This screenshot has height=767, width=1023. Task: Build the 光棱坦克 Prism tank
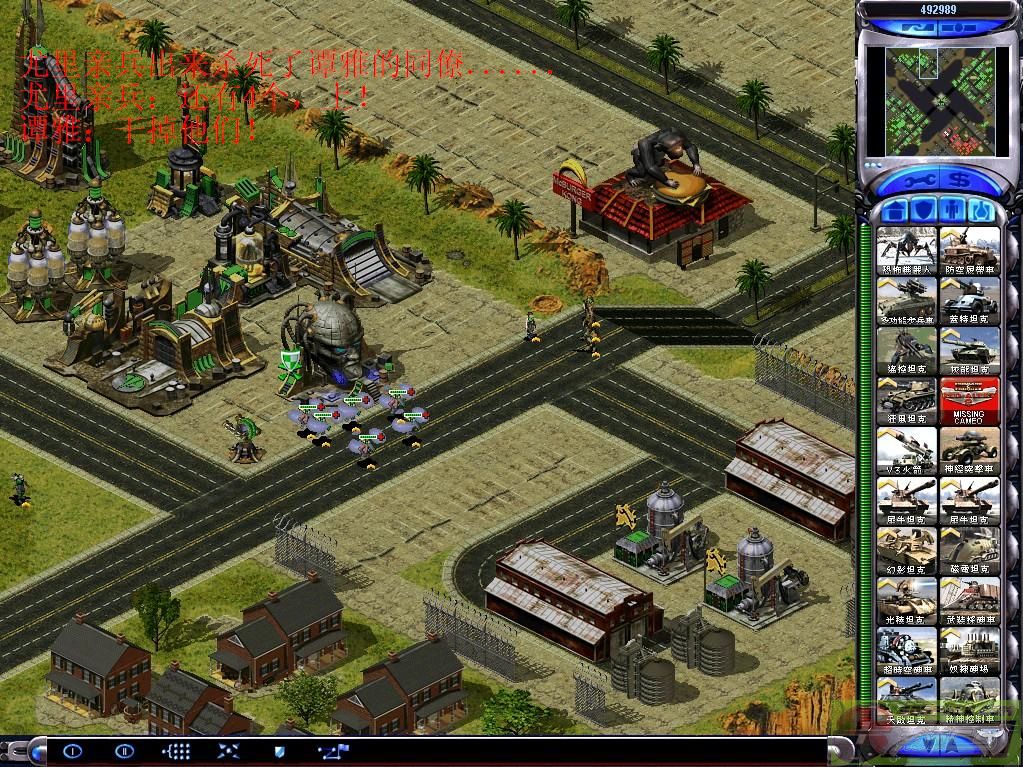click(x=908, y=600)
